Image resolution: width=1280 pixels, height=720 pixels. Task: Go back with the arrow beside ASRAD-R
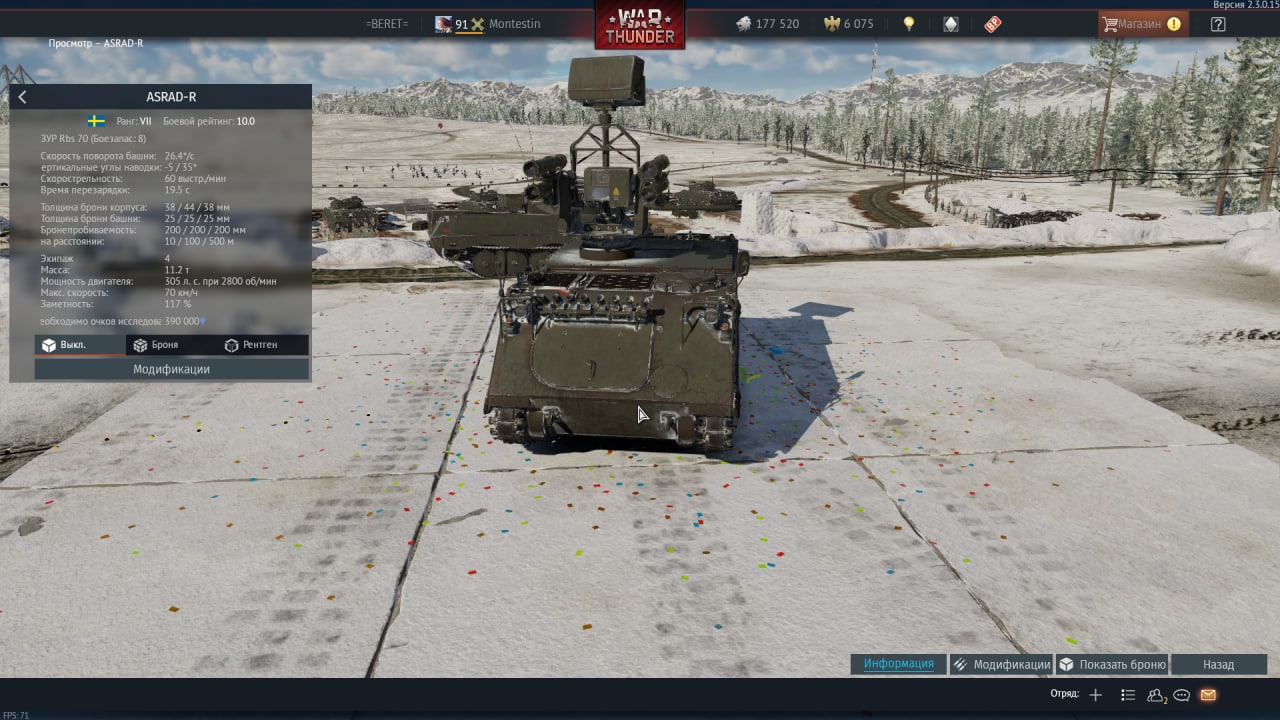(x=23, y=97)
